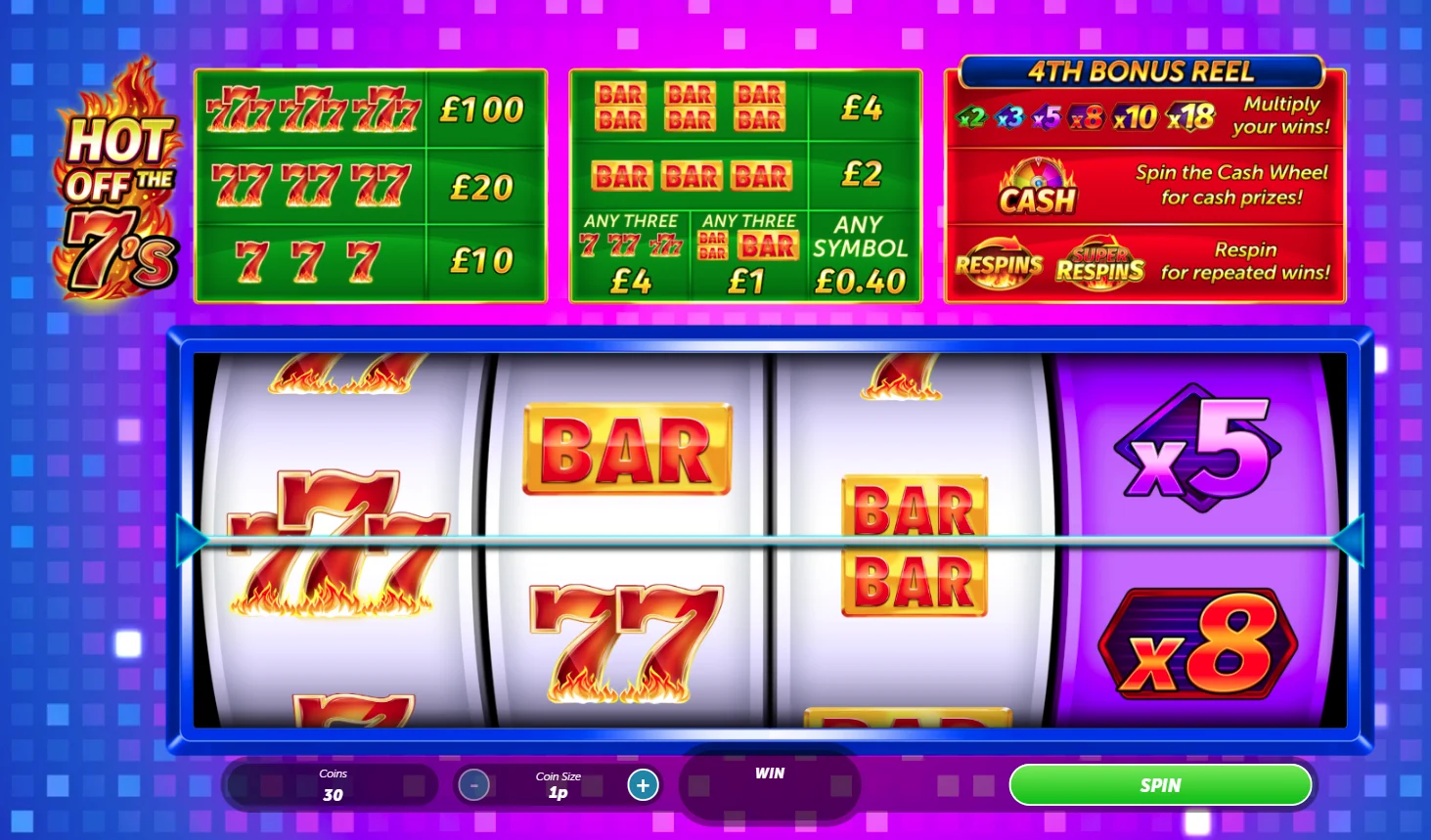This screenshot has width=1431, height=840.
Task: Decrease coin size with the minus button
Action: coord(474,784)
